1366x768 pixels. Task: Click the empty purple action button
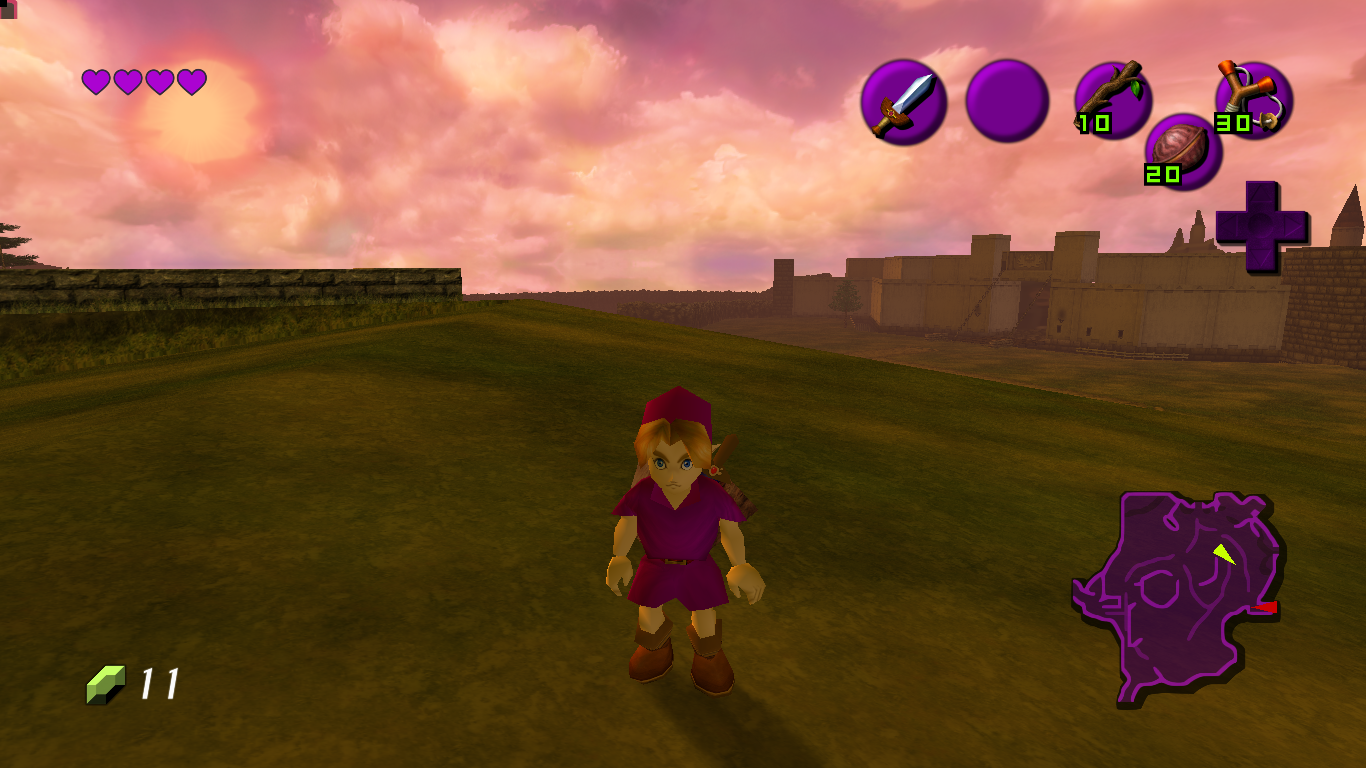click(x=1007, y=101)
